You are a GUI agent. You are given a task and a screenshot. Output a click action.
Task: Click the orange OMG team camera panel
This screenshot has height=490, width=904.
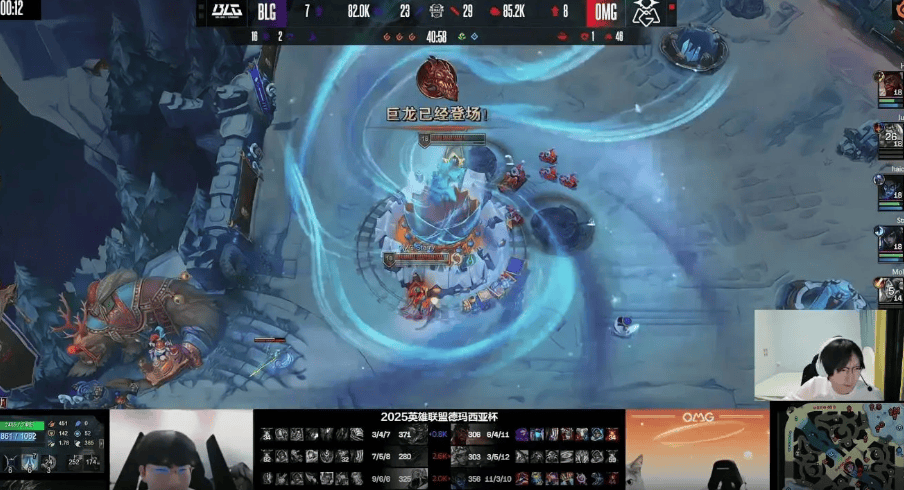click(x=697, y=448)
